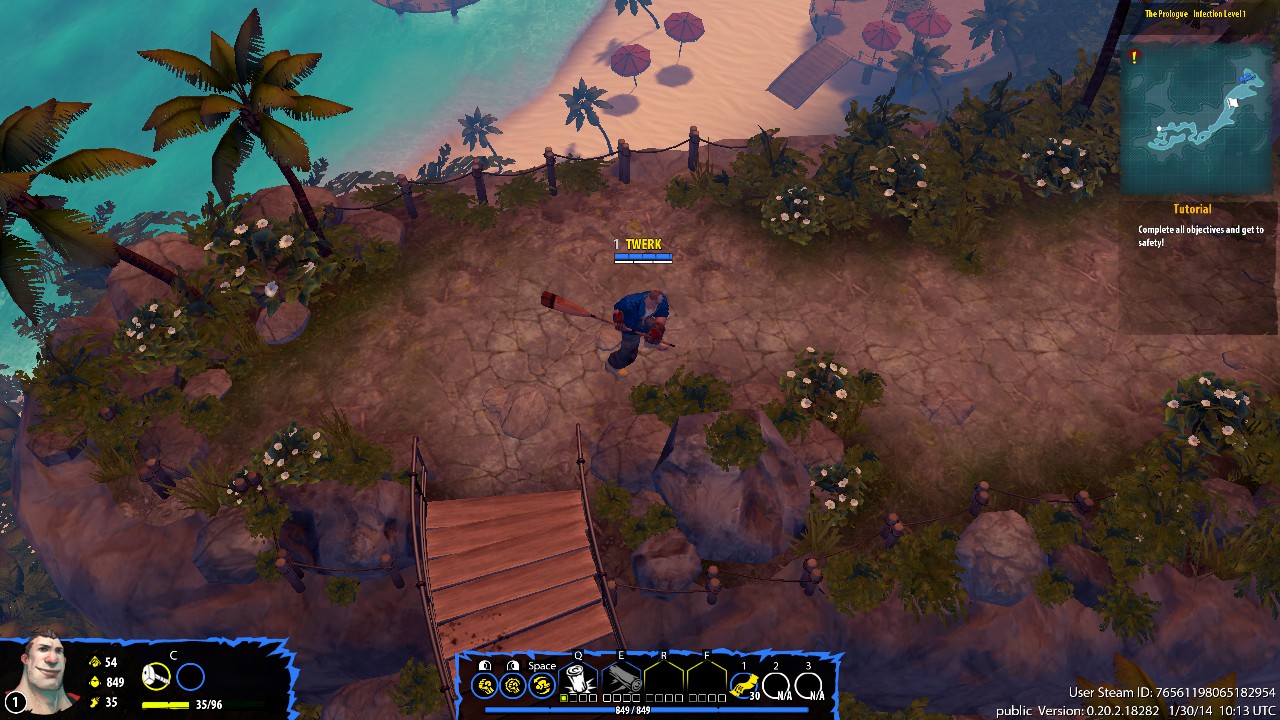Select the white flag marker on minimap
This screenshot has width=1280, height=720.
click(1233, 102)
